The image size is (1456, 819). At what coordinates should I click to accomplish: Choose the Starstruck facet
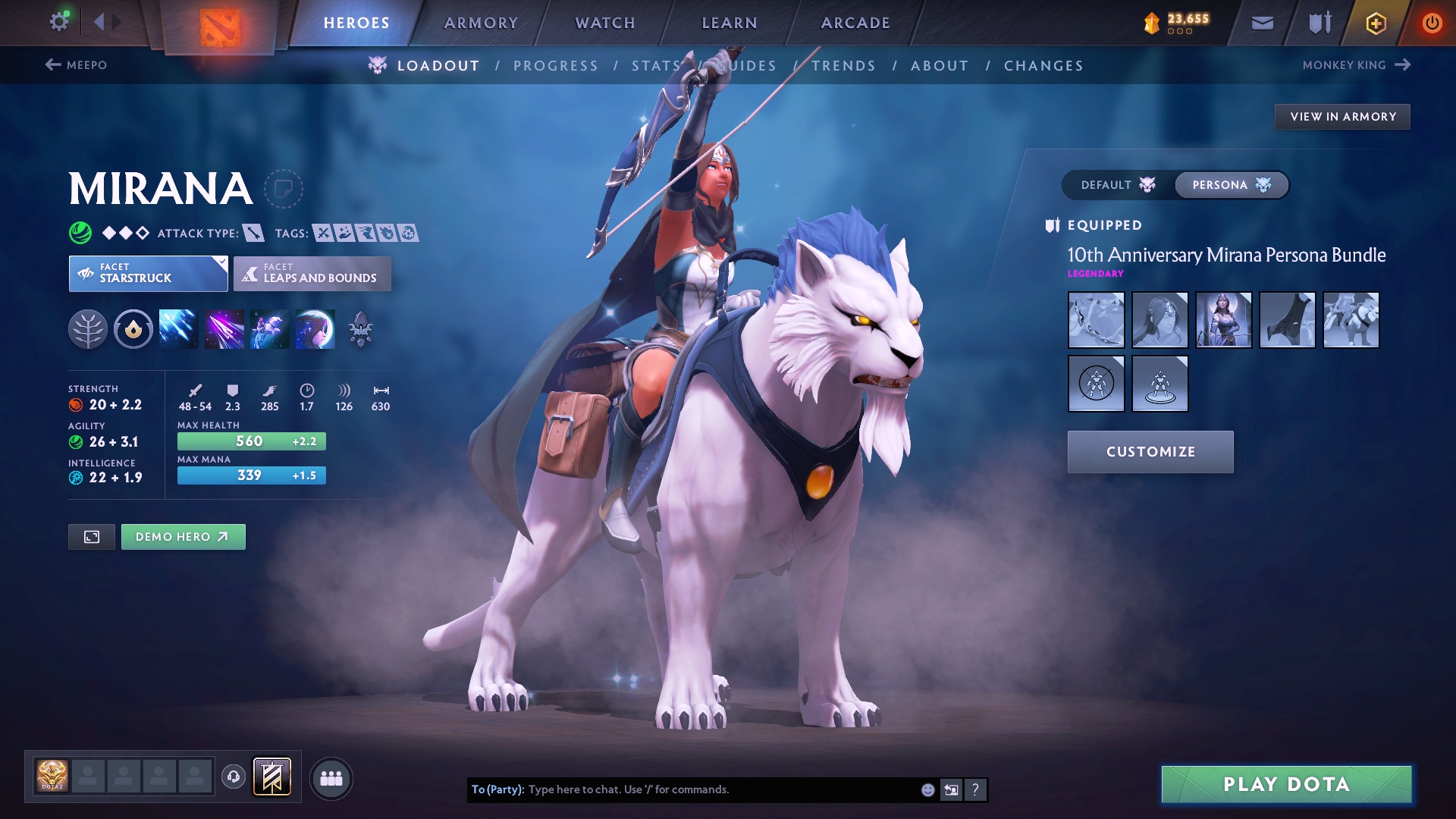click(148, 274)
